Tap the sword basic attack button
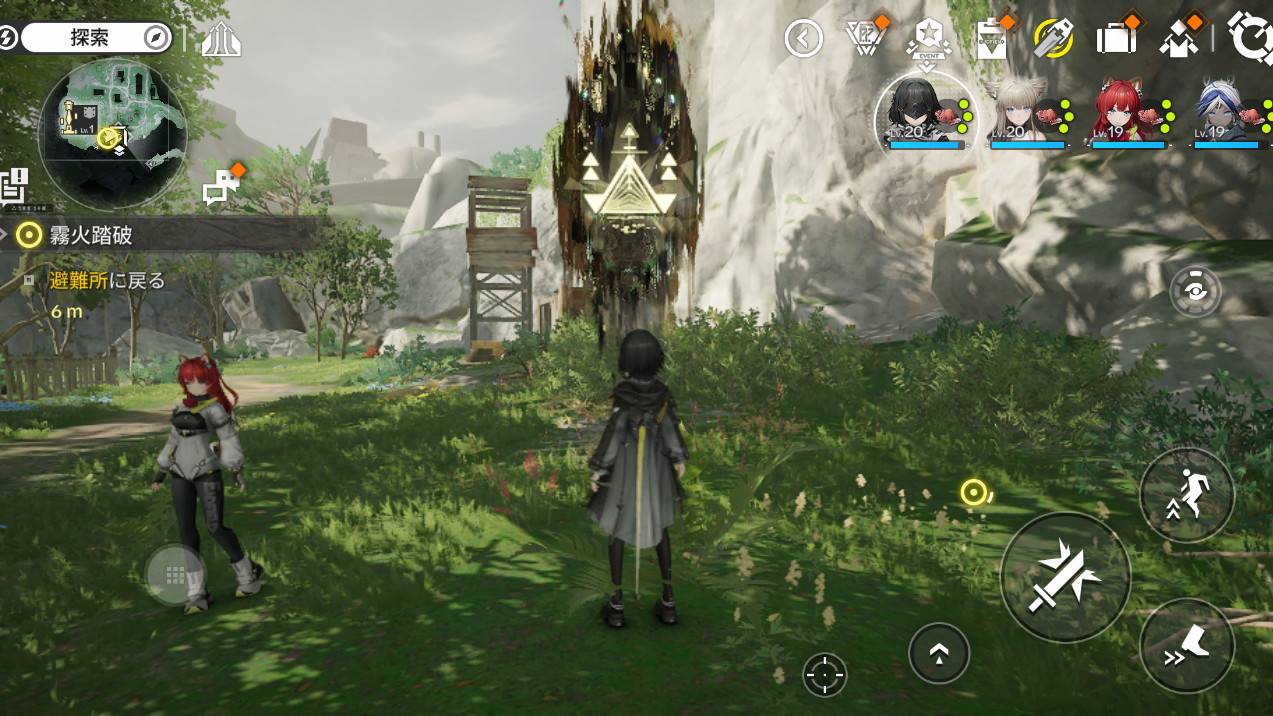Screen dimensions: 1273x716 (1065, 577)
